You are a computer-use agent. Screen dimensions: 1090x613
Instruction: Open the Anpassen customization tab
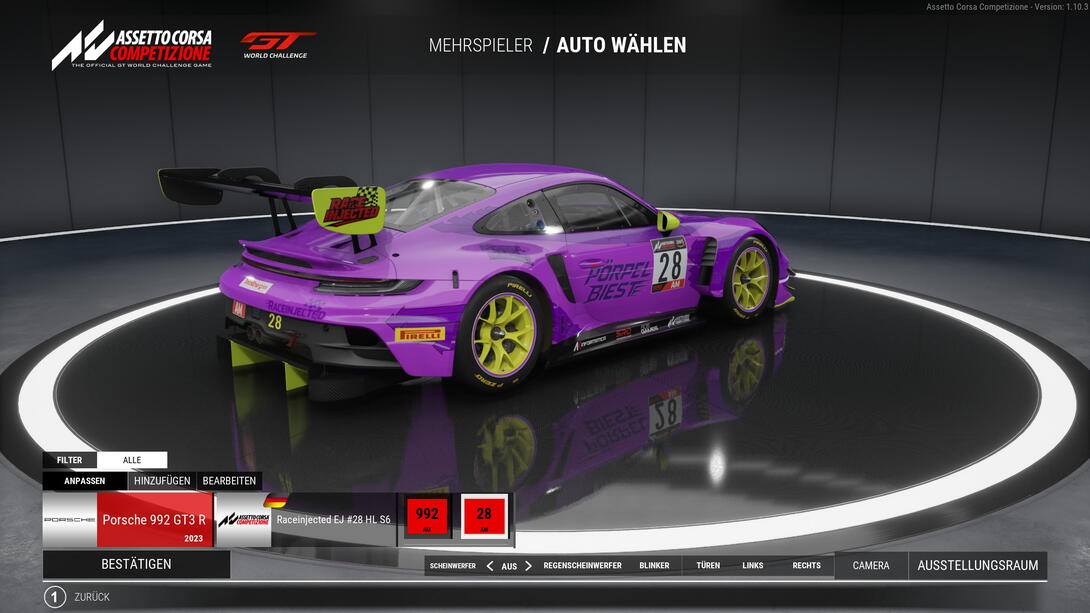click(85, 481)
